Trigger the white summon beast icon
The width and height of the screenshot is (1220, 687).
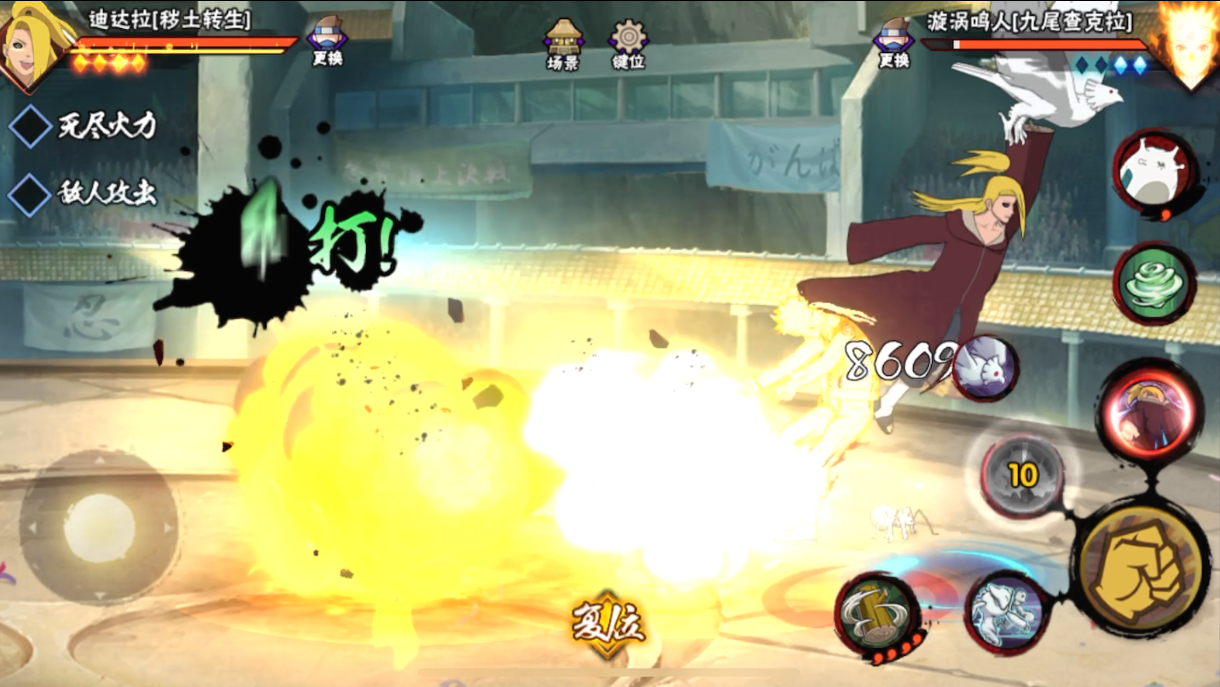tap(1155, 171)
